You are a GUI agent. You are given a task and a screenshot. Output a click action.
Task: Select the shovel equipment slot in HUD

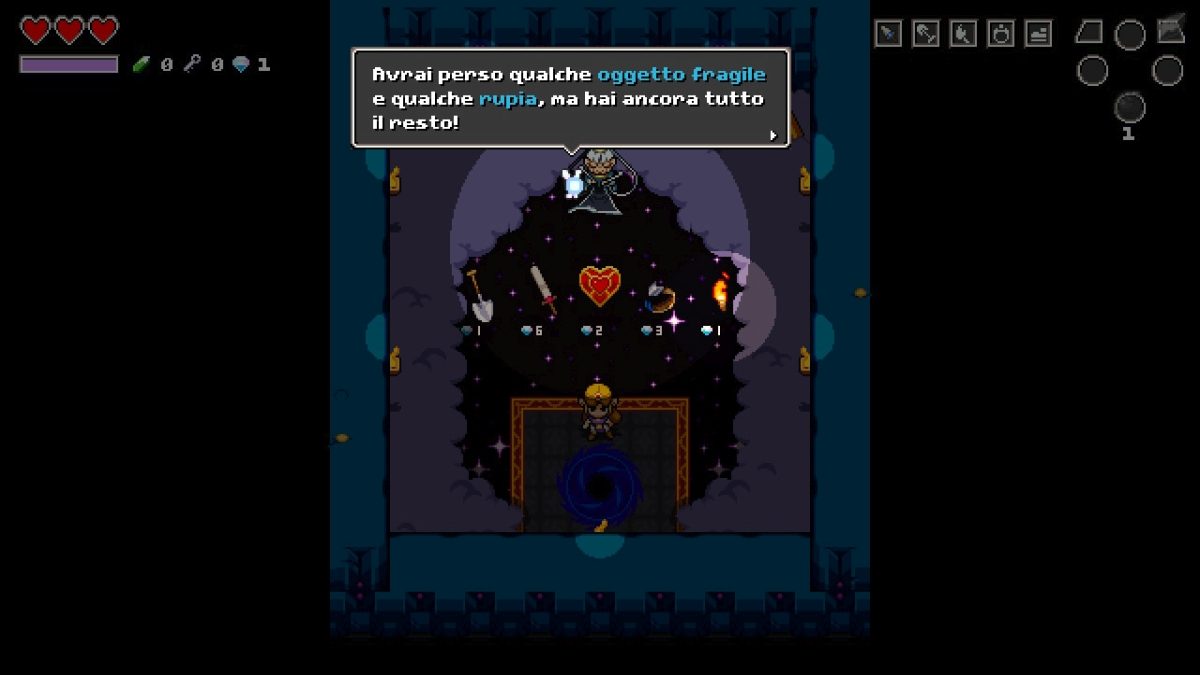point(925,34)
